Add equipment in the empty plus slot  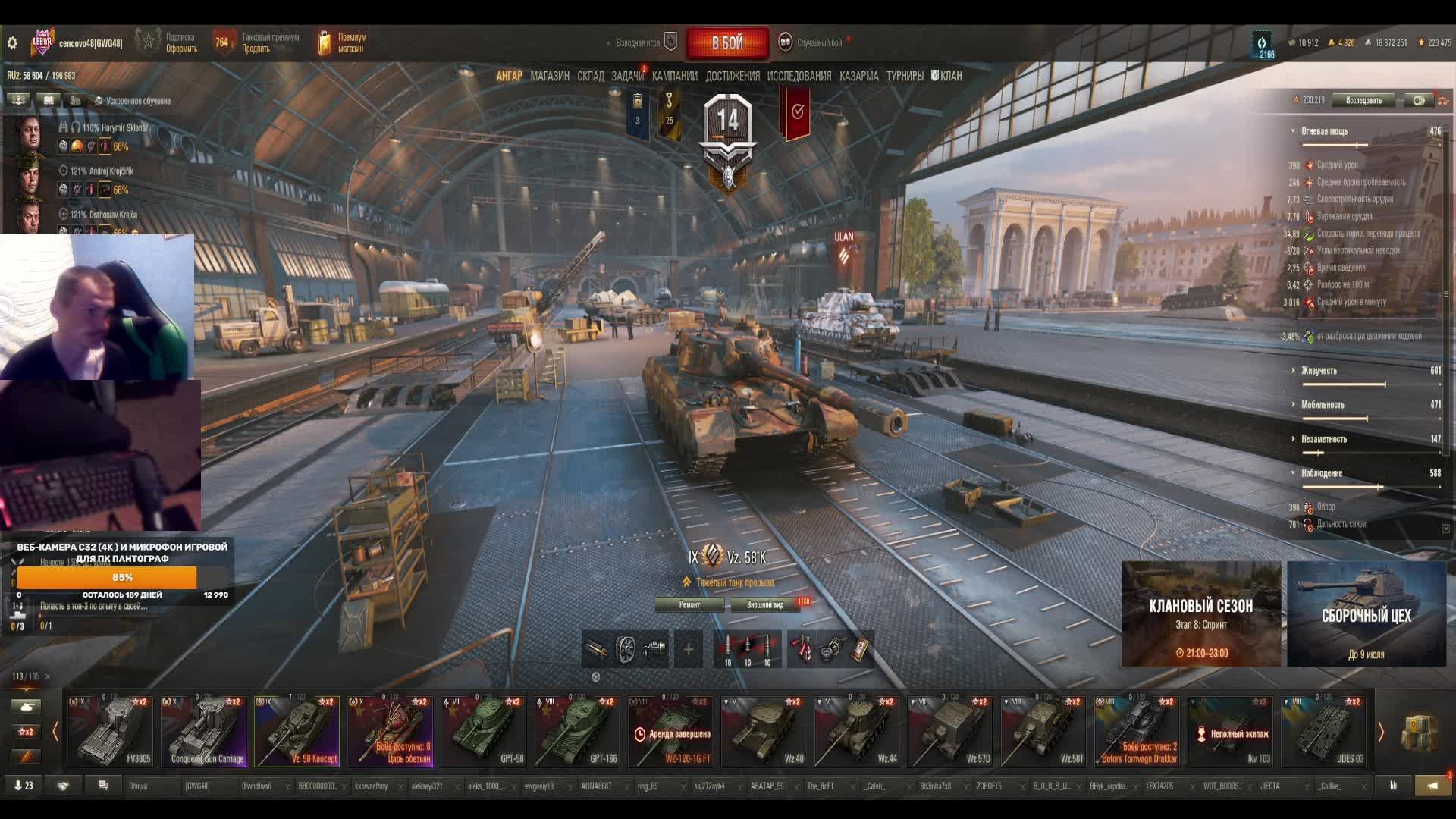click(x=688, y=649)
